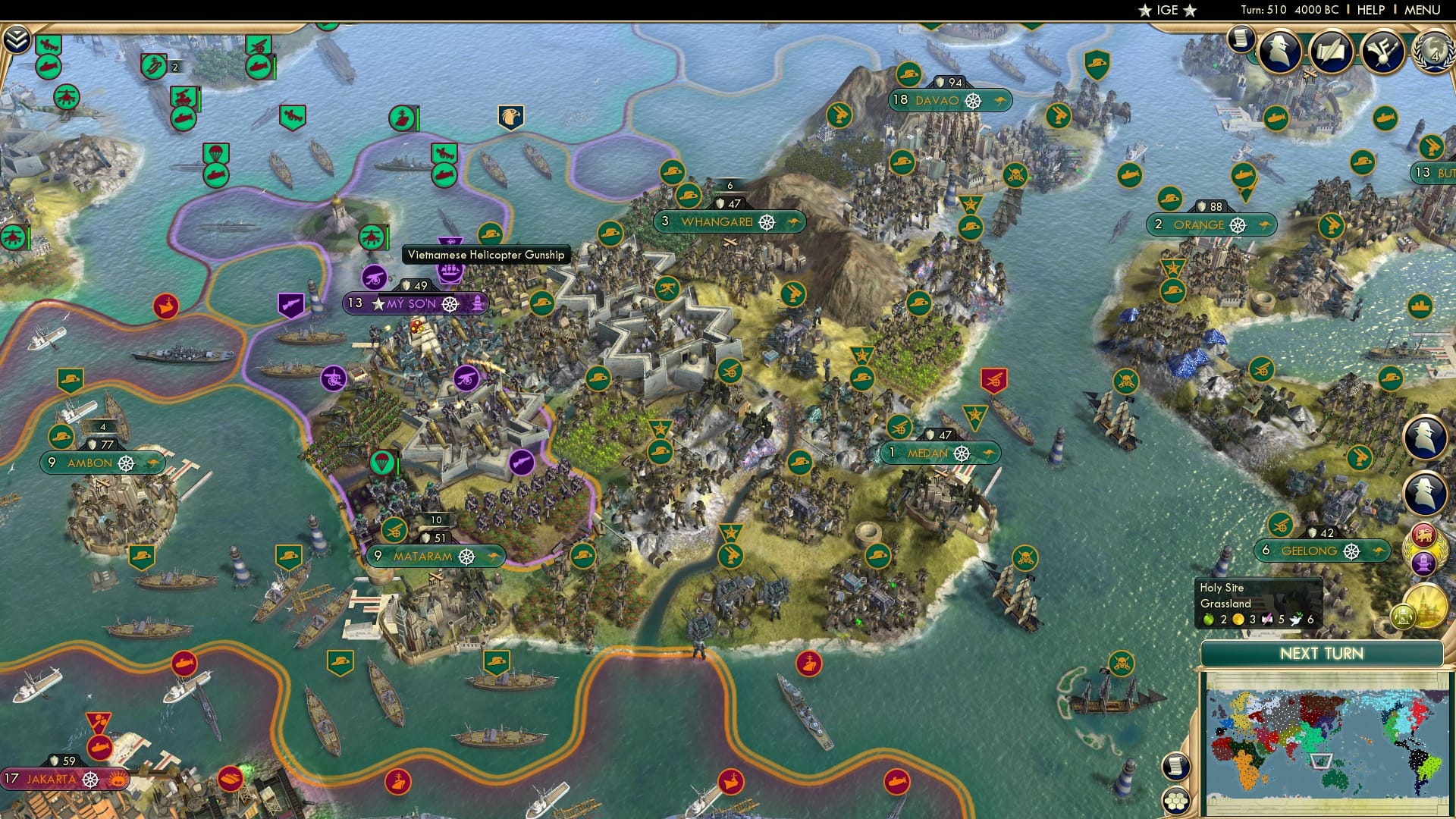Open the golden wonder-completed notification
1456x819 pixels.
click(1427, 605)
